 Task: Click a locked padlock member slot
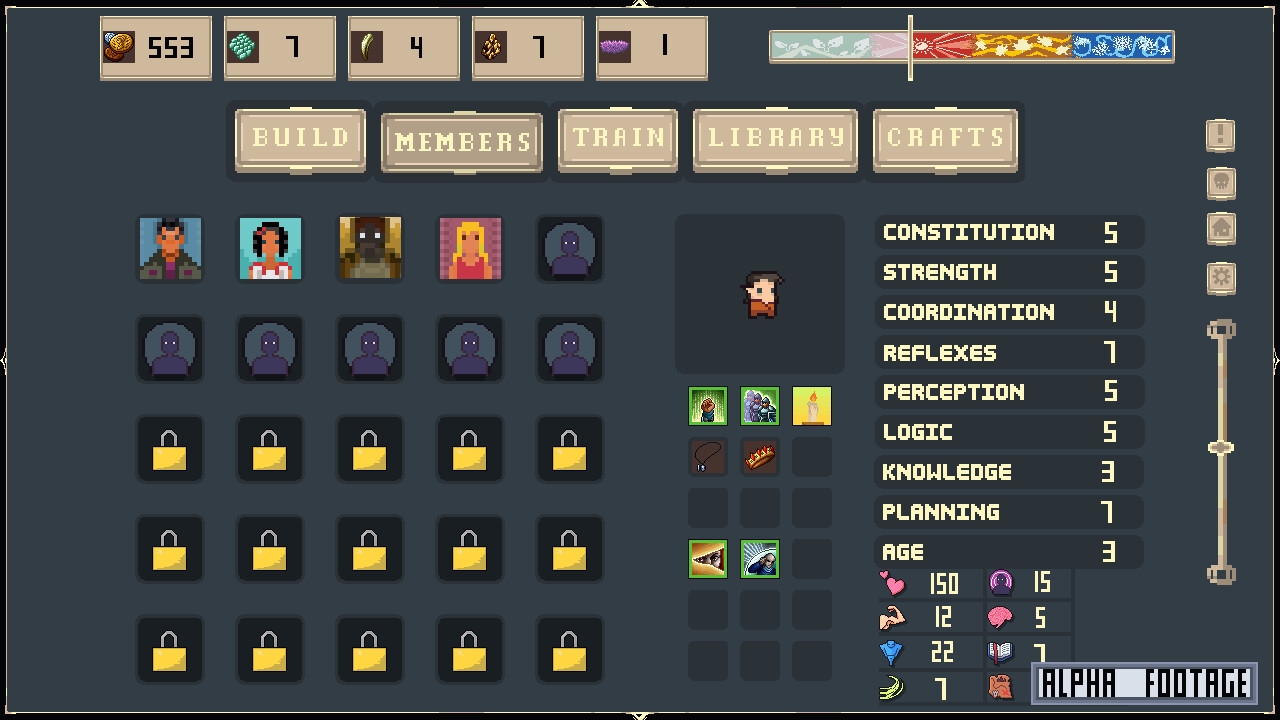(170, 448)
